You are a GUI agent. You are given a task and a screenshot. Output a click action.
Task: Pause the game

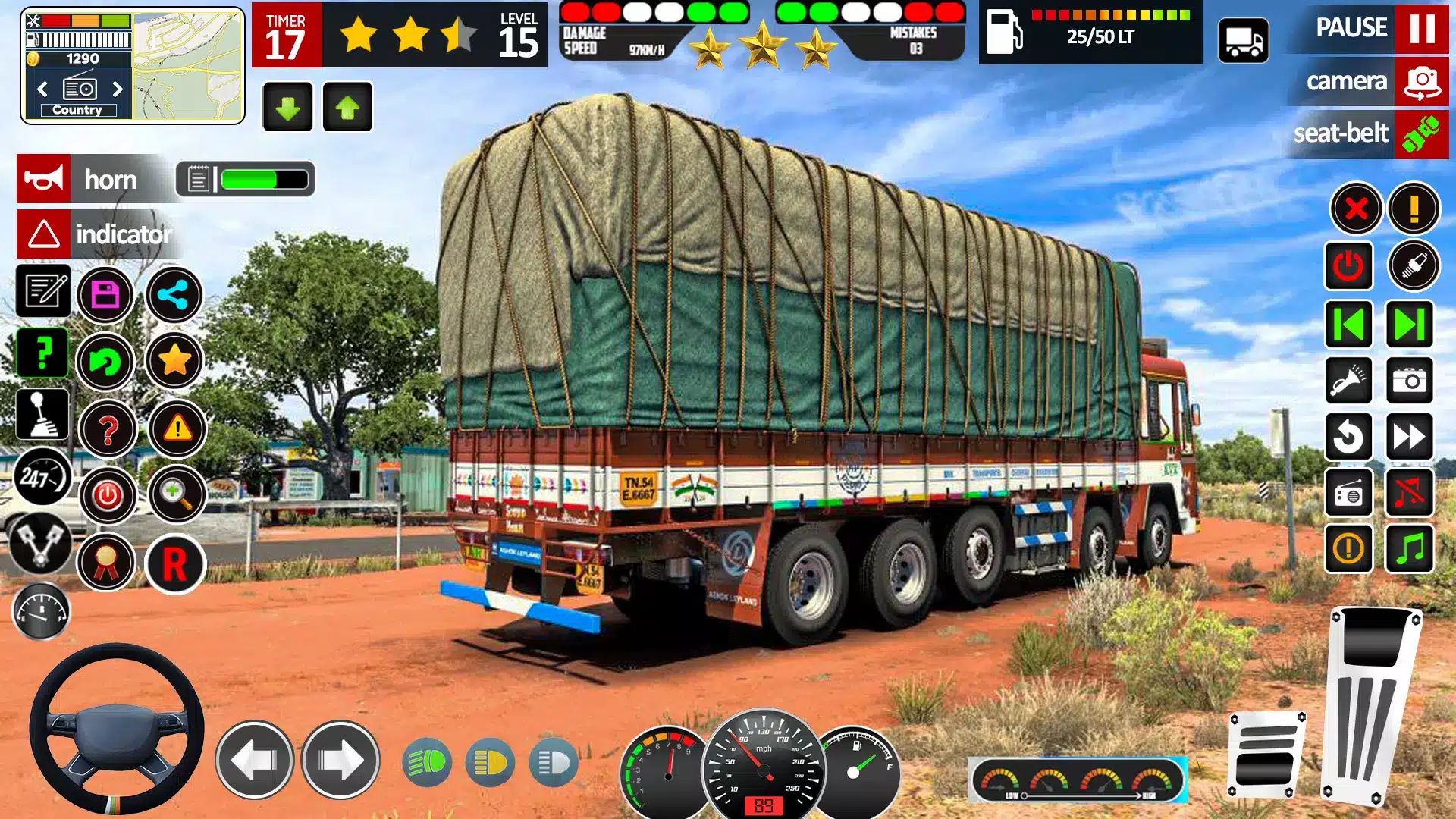(1420, 28)
